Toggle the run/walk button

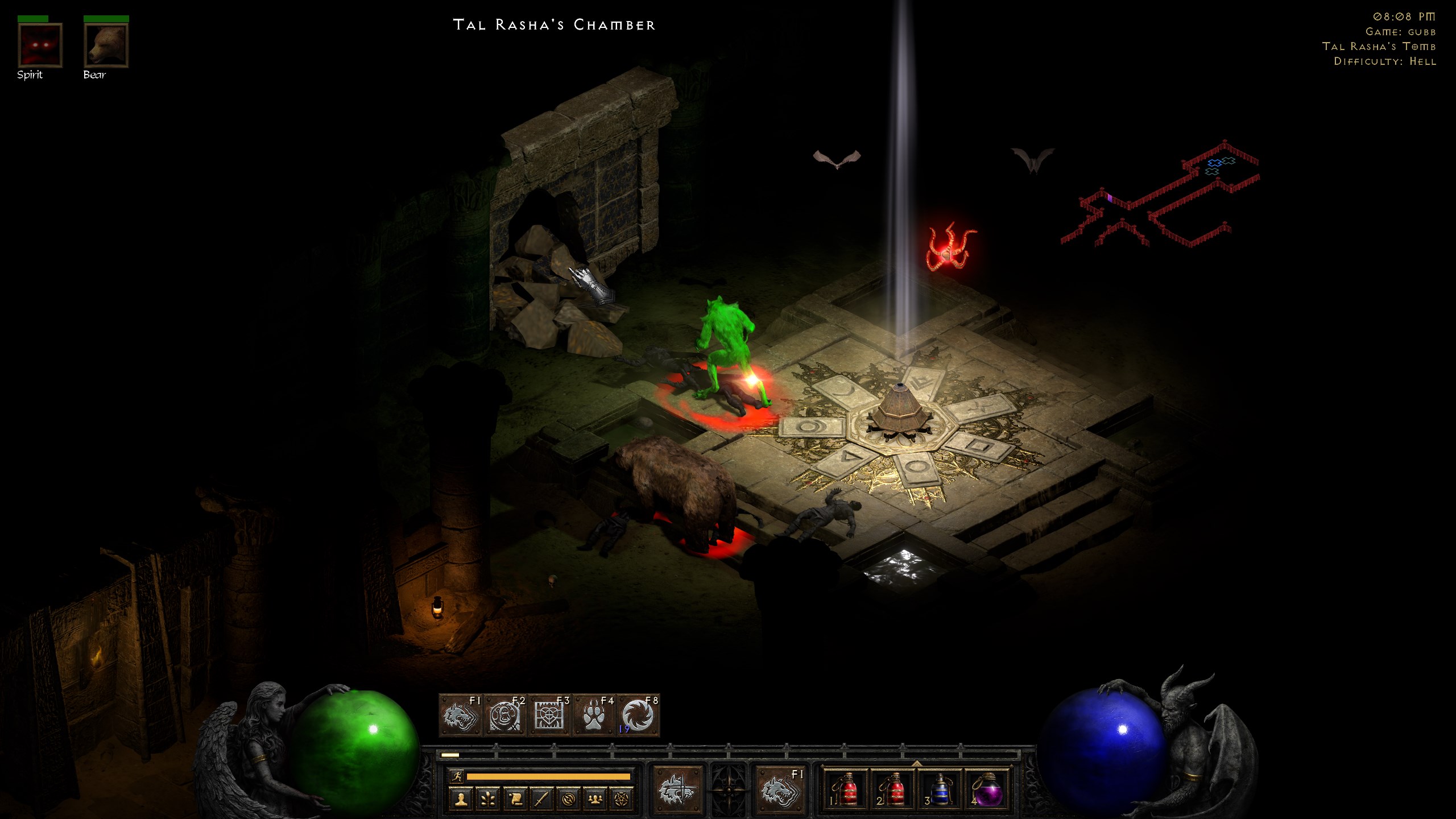pyautogui.click(x=456, y=776)
